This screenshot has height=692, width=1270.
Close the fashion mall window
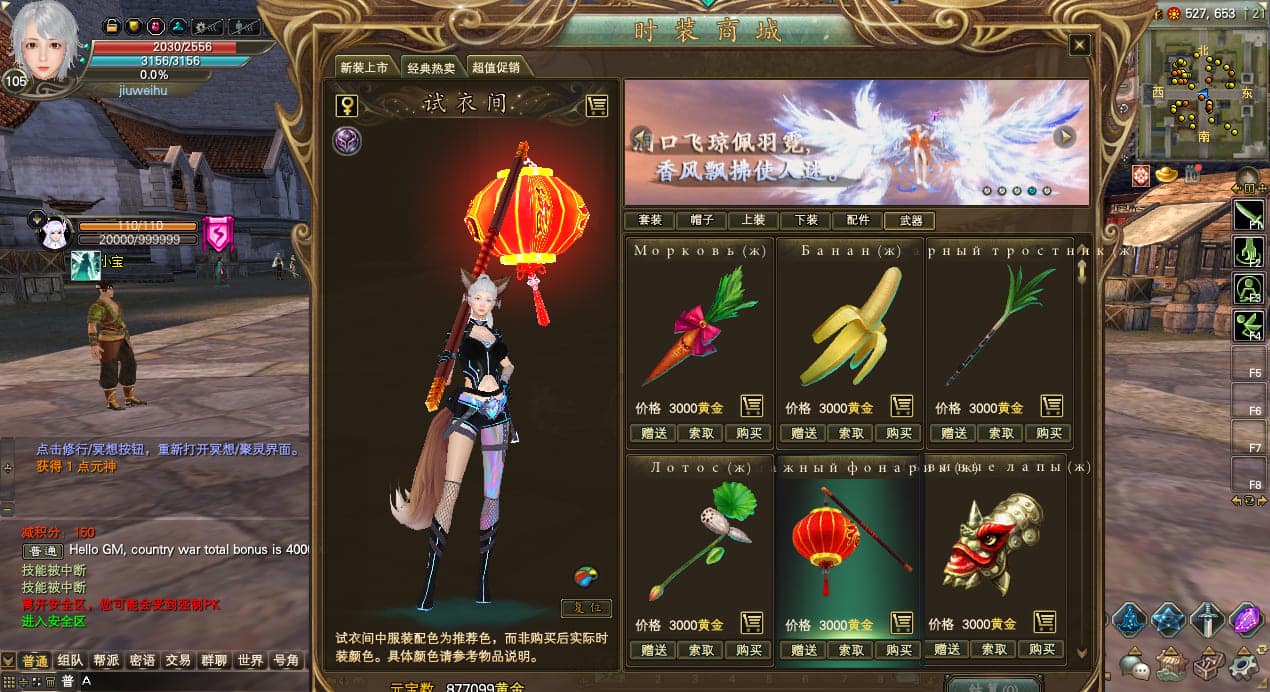click(1079, 45)
